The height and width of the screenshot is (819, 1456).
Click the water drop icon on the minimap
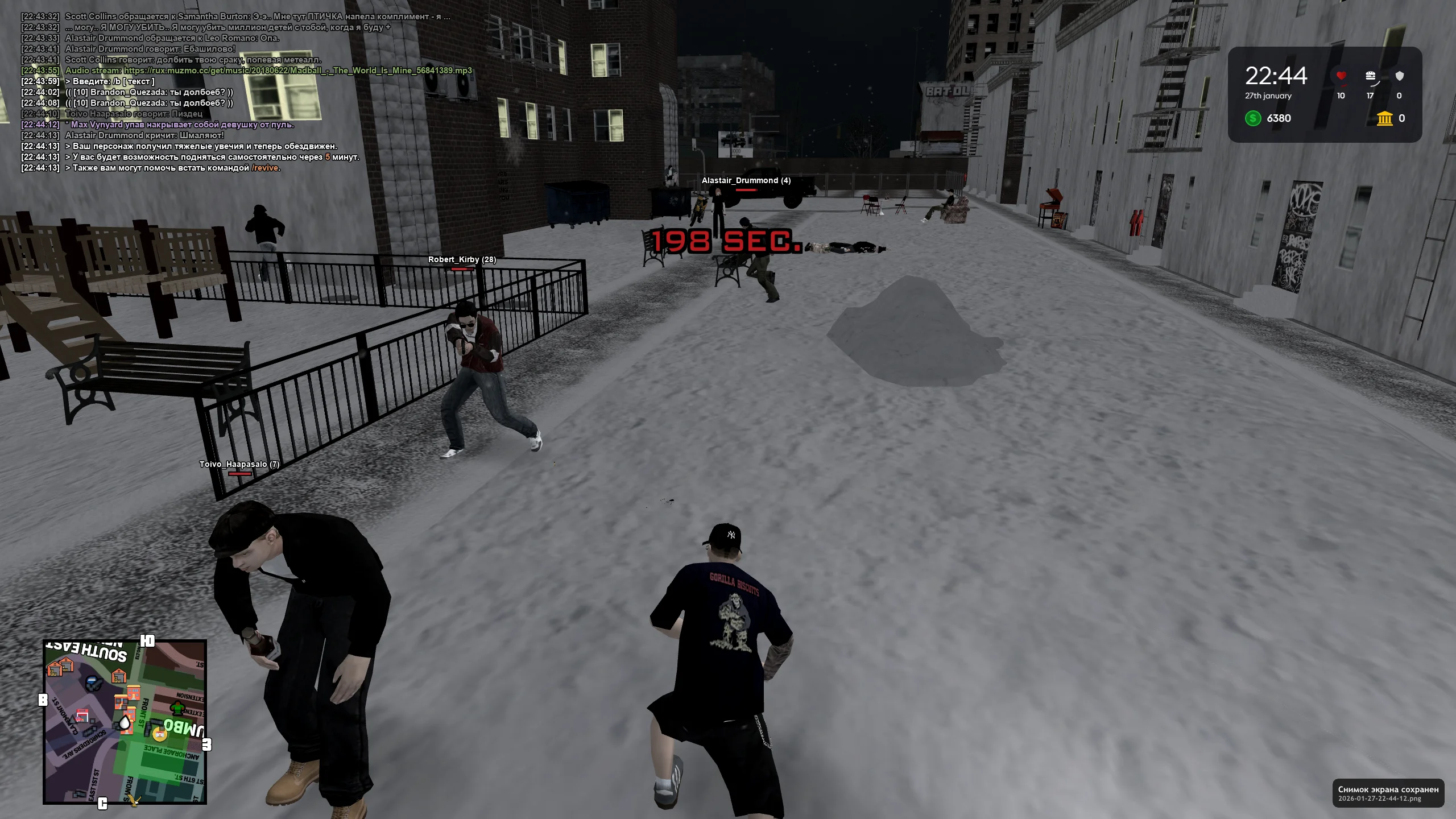[125, 723]
